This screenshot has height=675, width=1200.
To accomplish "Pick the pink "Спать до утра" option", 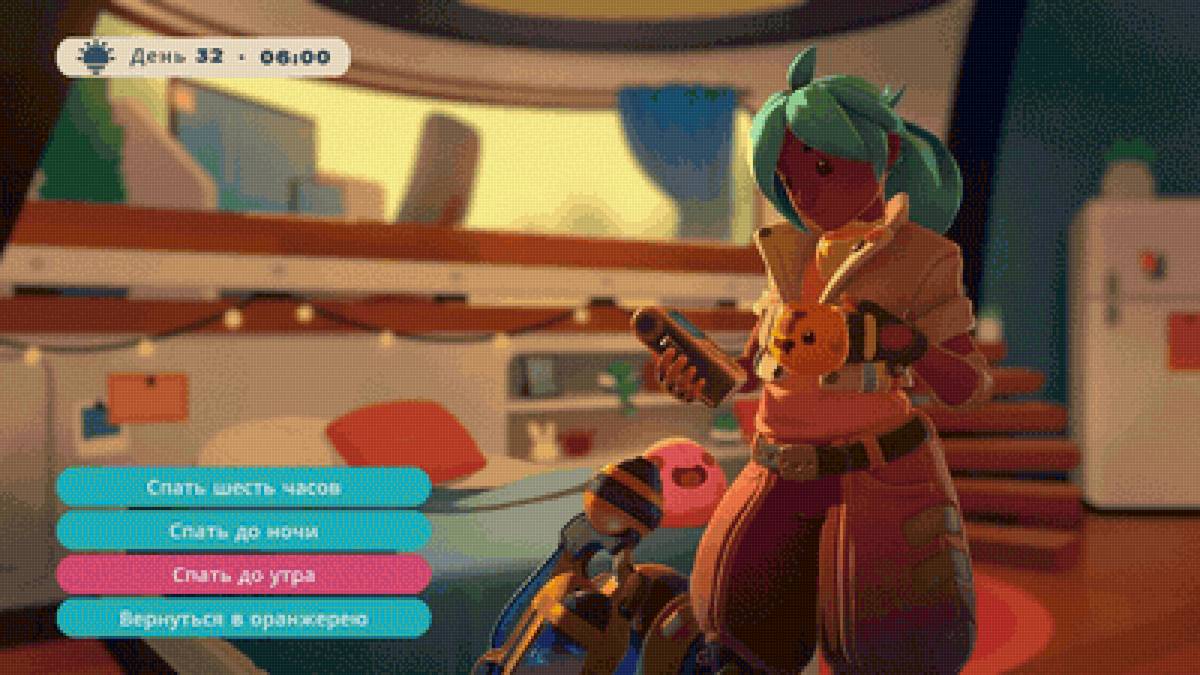I will click(244, 576).
